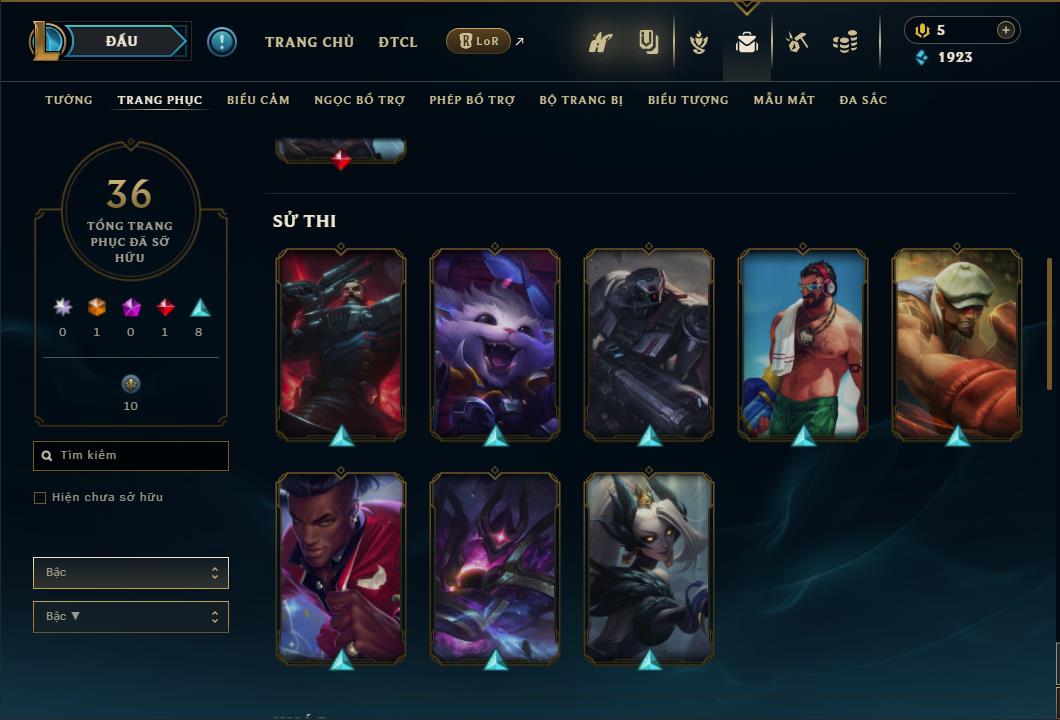Select the purple yordle cat skin card
Image resolution: width=1060 pixels, height=720 pixels.
click(495, 343)
